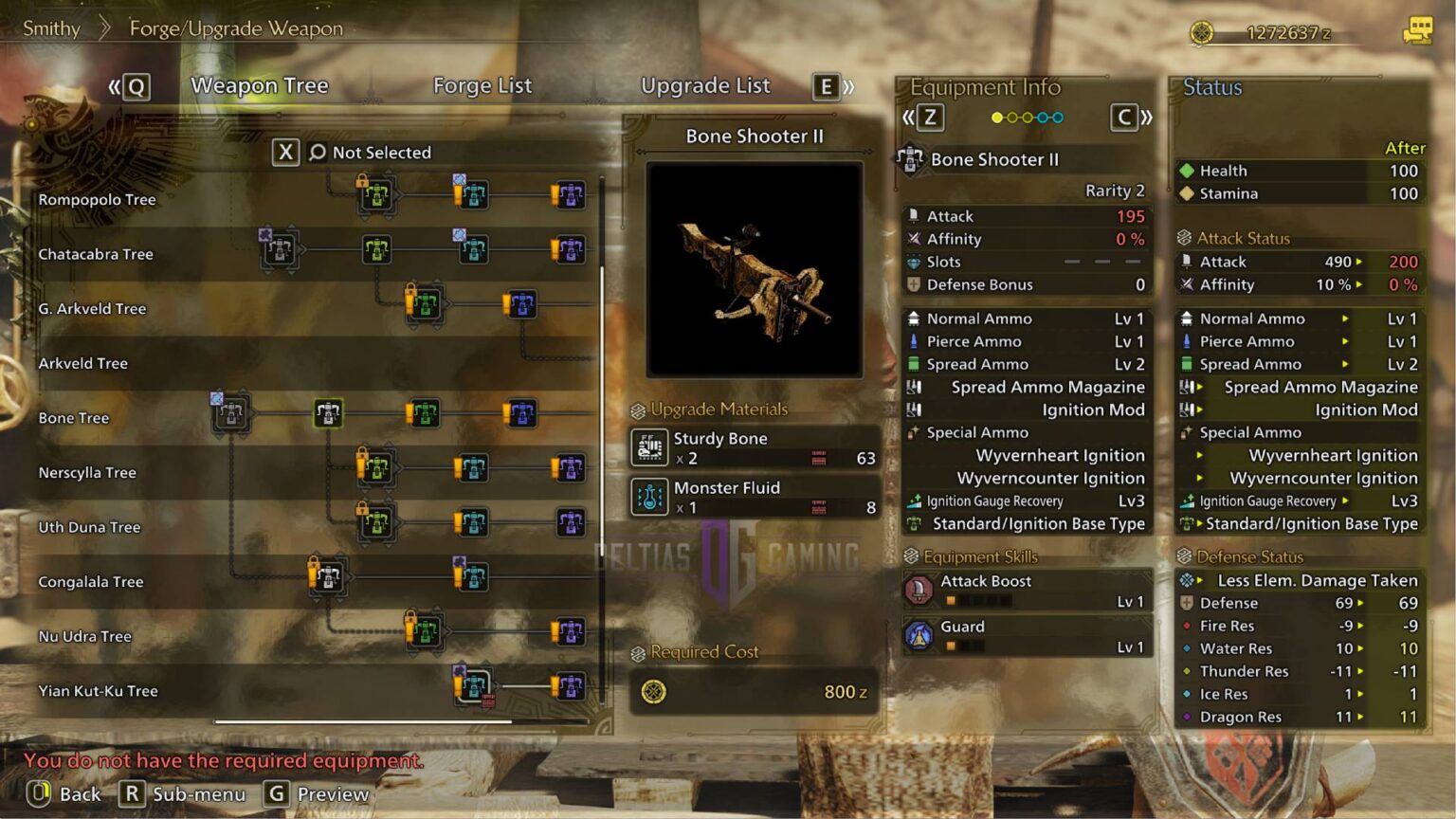Click the Attack Boost level gauge bar
The width and height of the screenshot is (1456, 819).
point(979,599)
